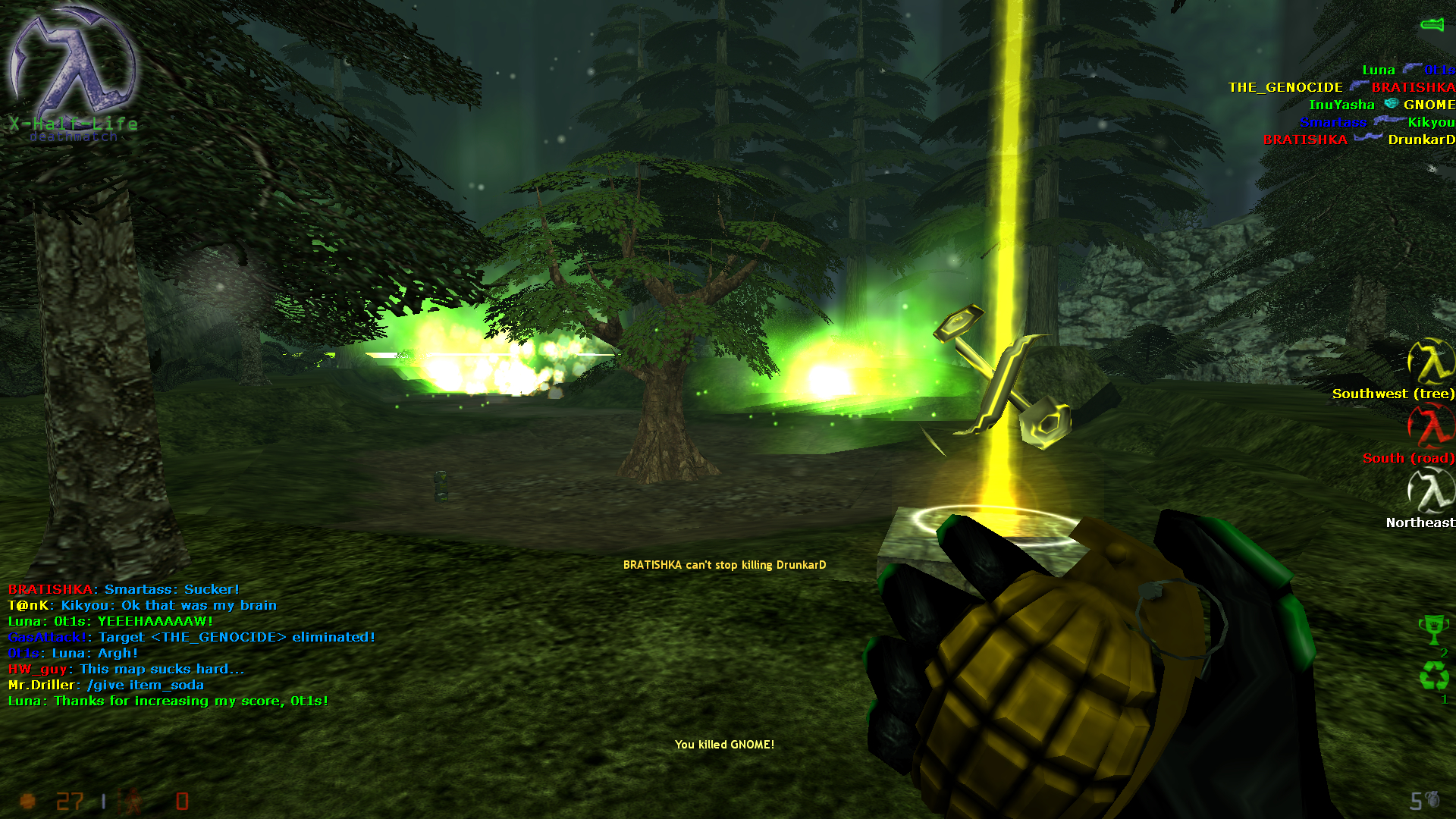Click the orange health cross icon in bottom-left HUD

(x=27, y=802)
